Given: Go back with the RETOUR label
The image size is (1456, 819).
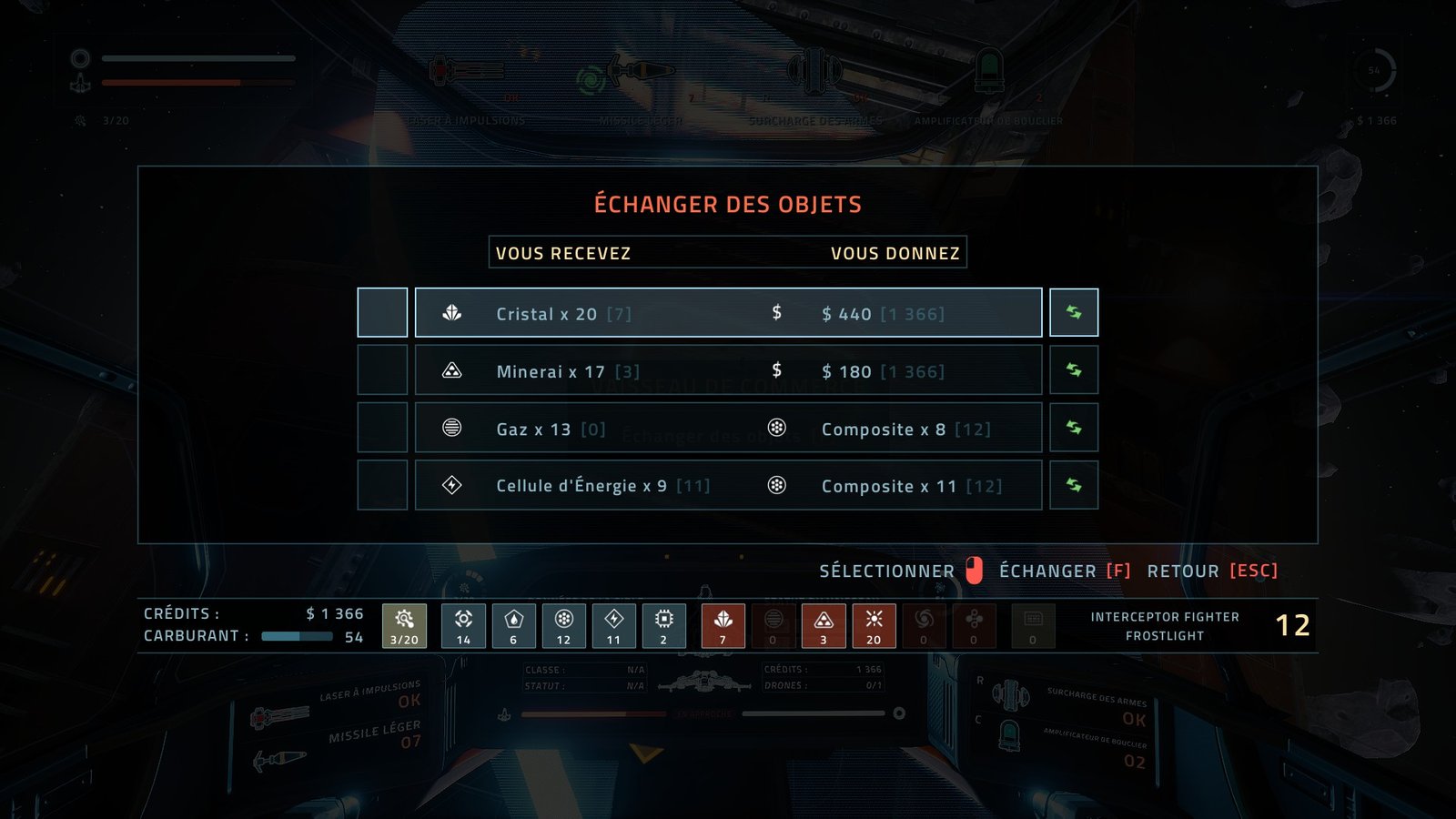Looking at the screenshot, I should click(1183, 571).
